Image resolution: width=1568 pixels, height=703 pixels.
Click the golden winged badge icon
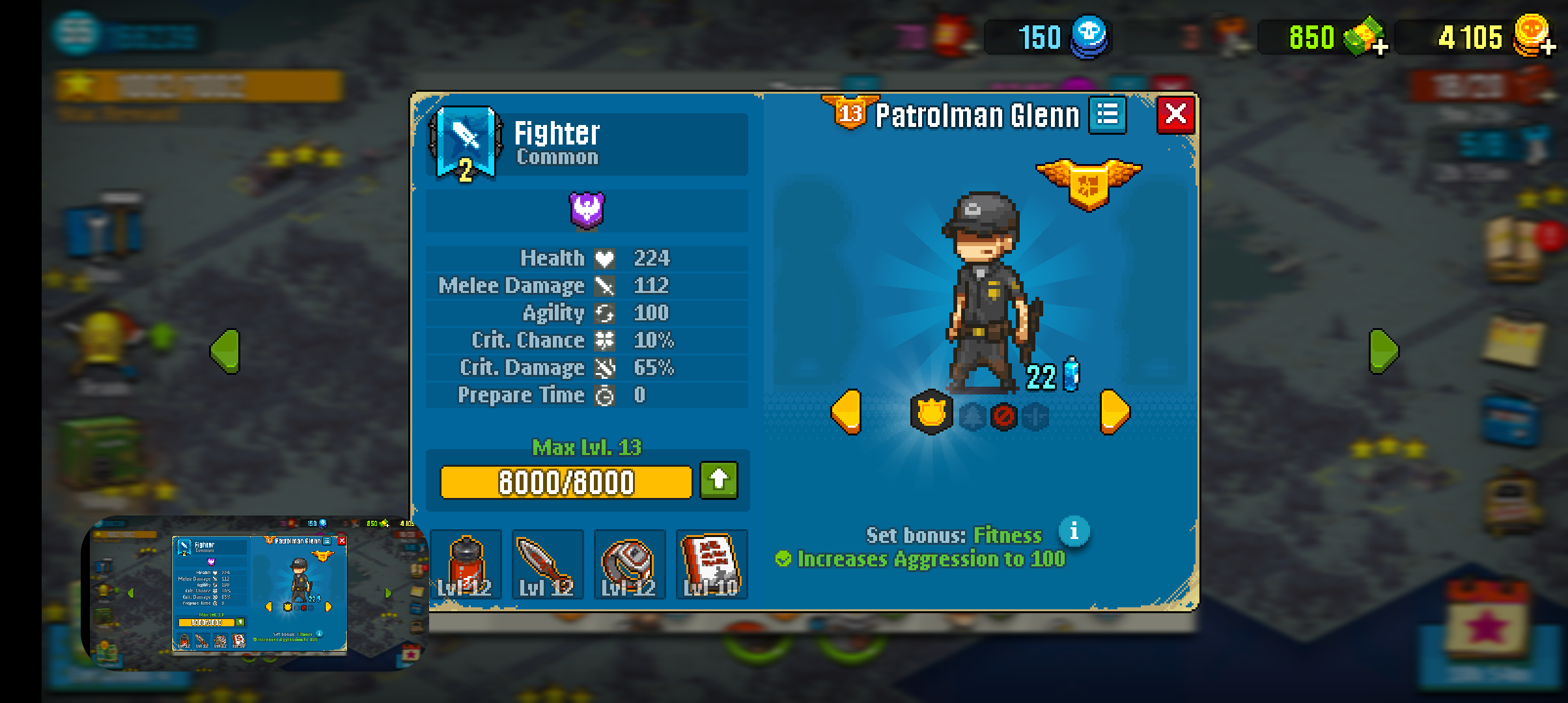(1088, 183)
